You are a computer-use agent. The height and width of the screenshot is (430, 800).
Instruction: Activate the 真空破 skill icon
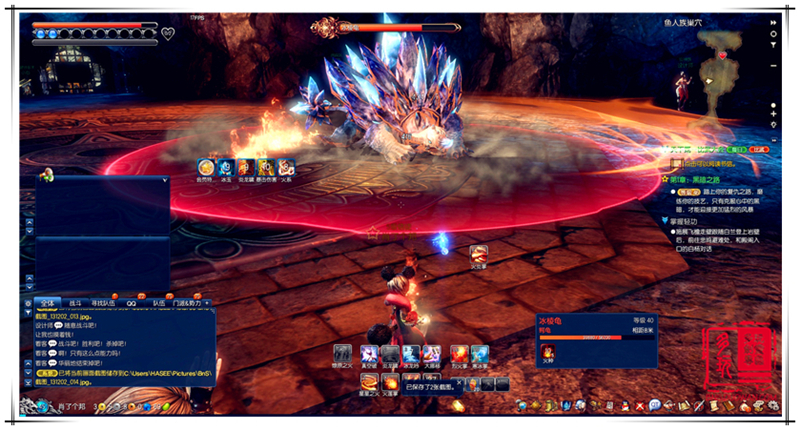369,354
